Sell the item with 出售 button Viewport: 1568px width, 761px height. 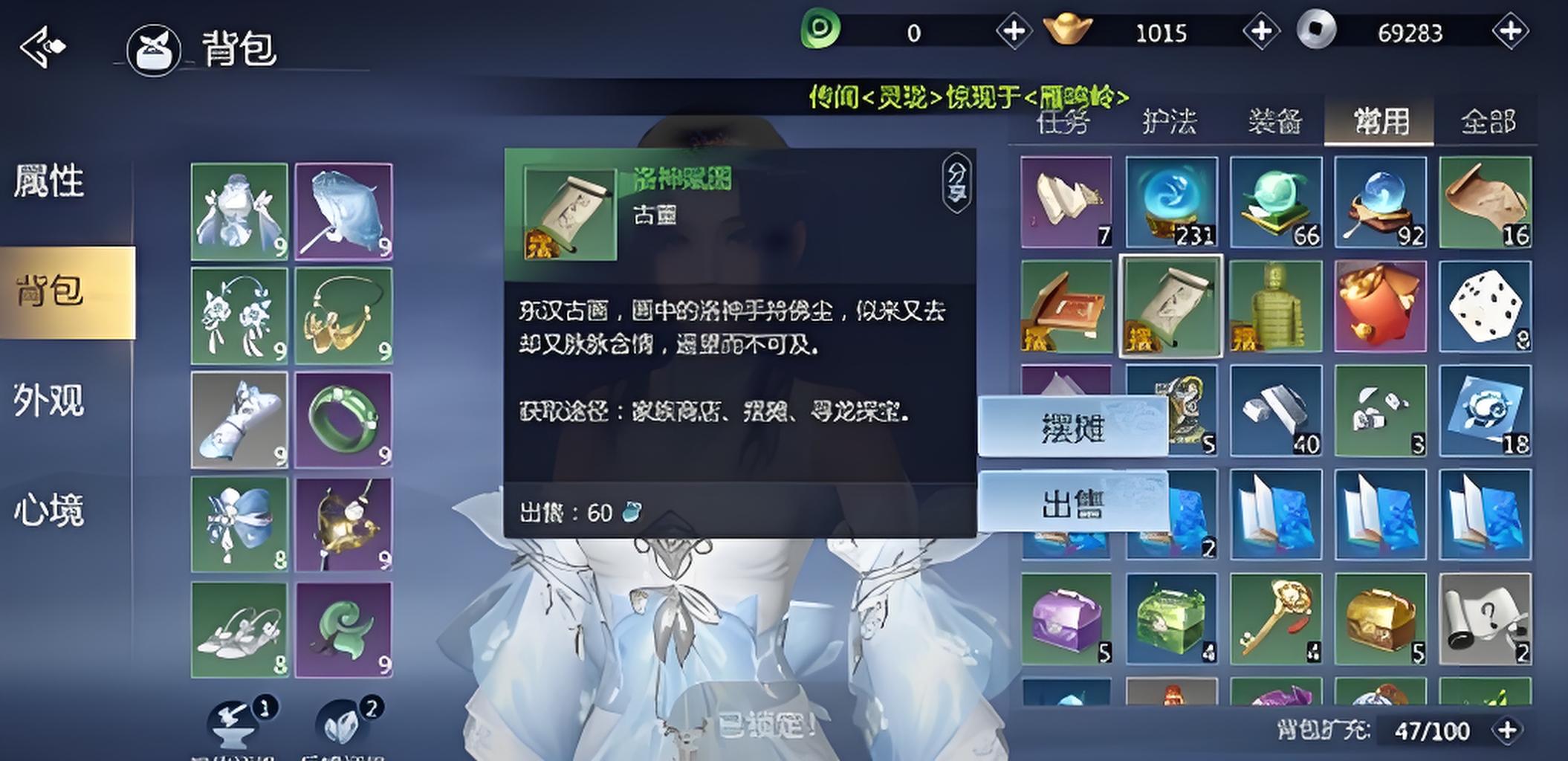click(x=1072, y=502)
